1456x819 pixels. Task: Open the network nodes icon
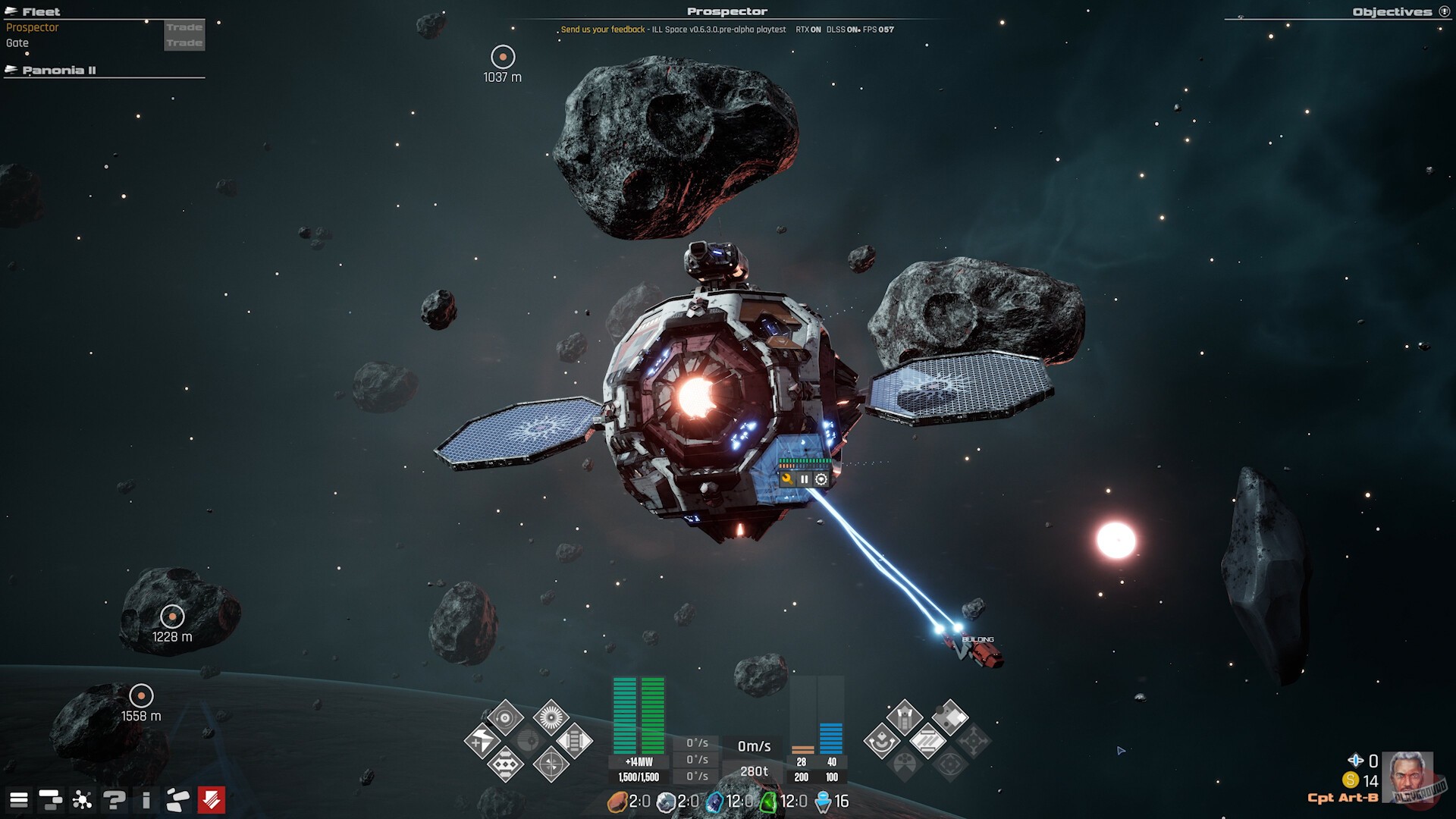coord(82,800)
